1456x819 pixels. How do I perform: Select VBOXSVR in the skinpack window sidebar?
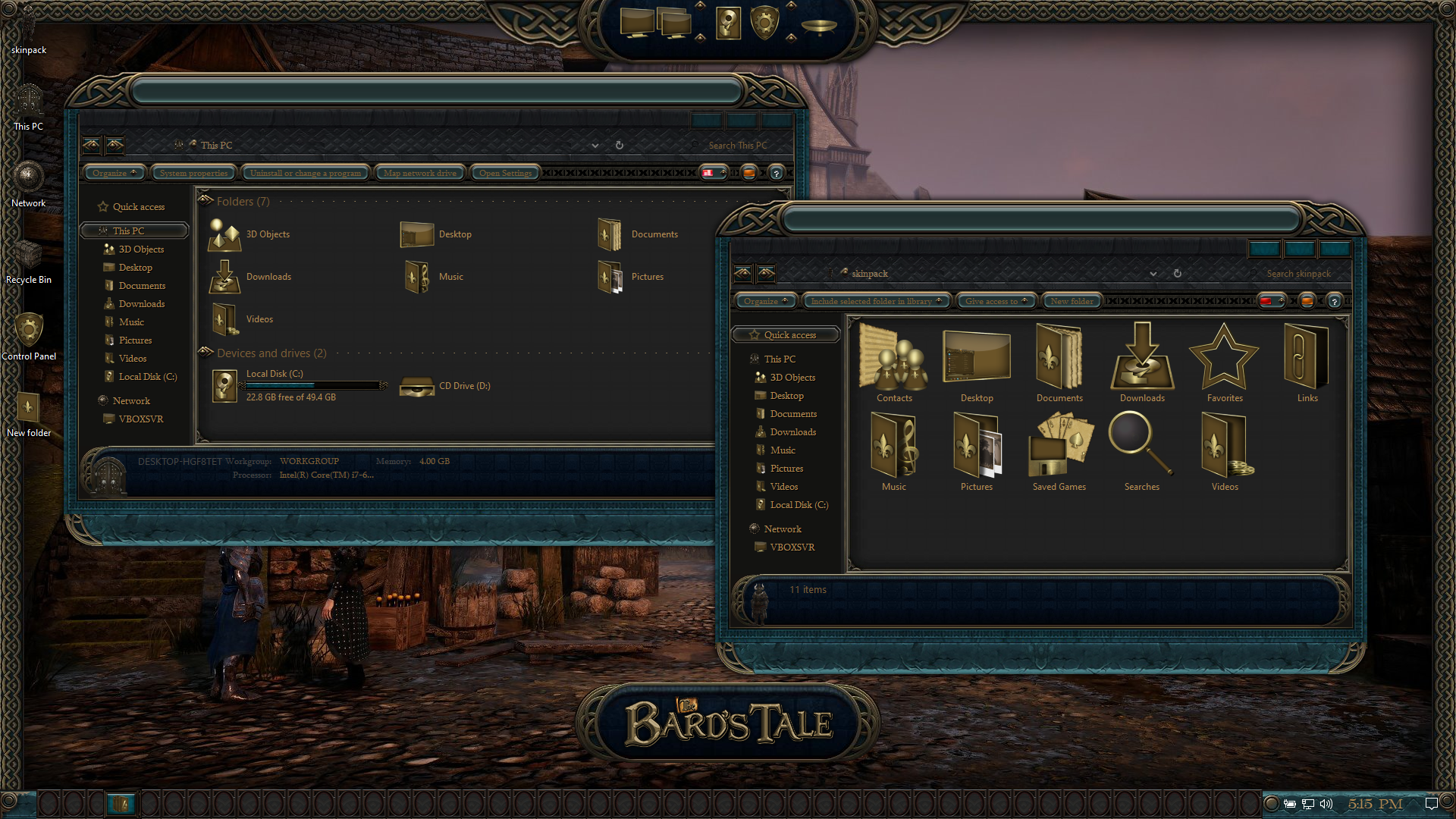pyautogui.click(x=792, y=548)
